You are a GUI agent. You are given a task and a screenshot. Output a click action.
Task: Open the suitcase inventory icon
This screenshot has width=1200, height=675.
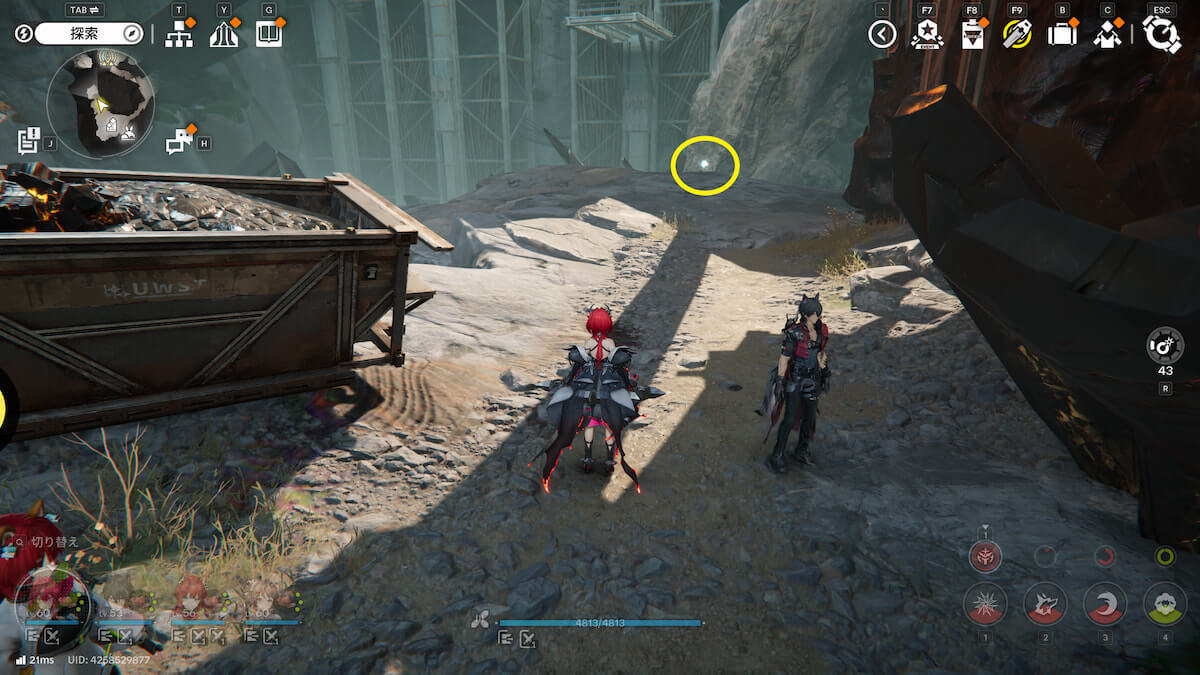click(x=1062, y=35)
